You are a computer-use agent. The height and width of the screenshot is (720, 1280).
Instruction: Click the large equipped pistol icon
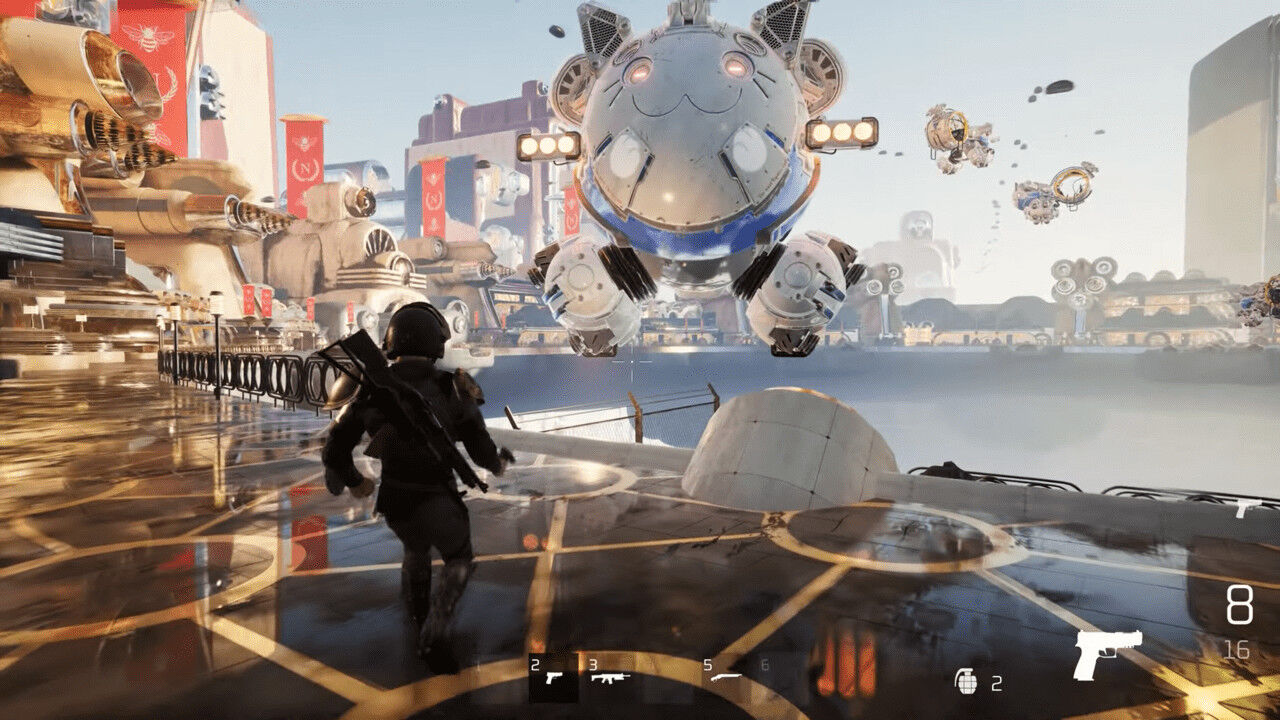point(1107,652)
